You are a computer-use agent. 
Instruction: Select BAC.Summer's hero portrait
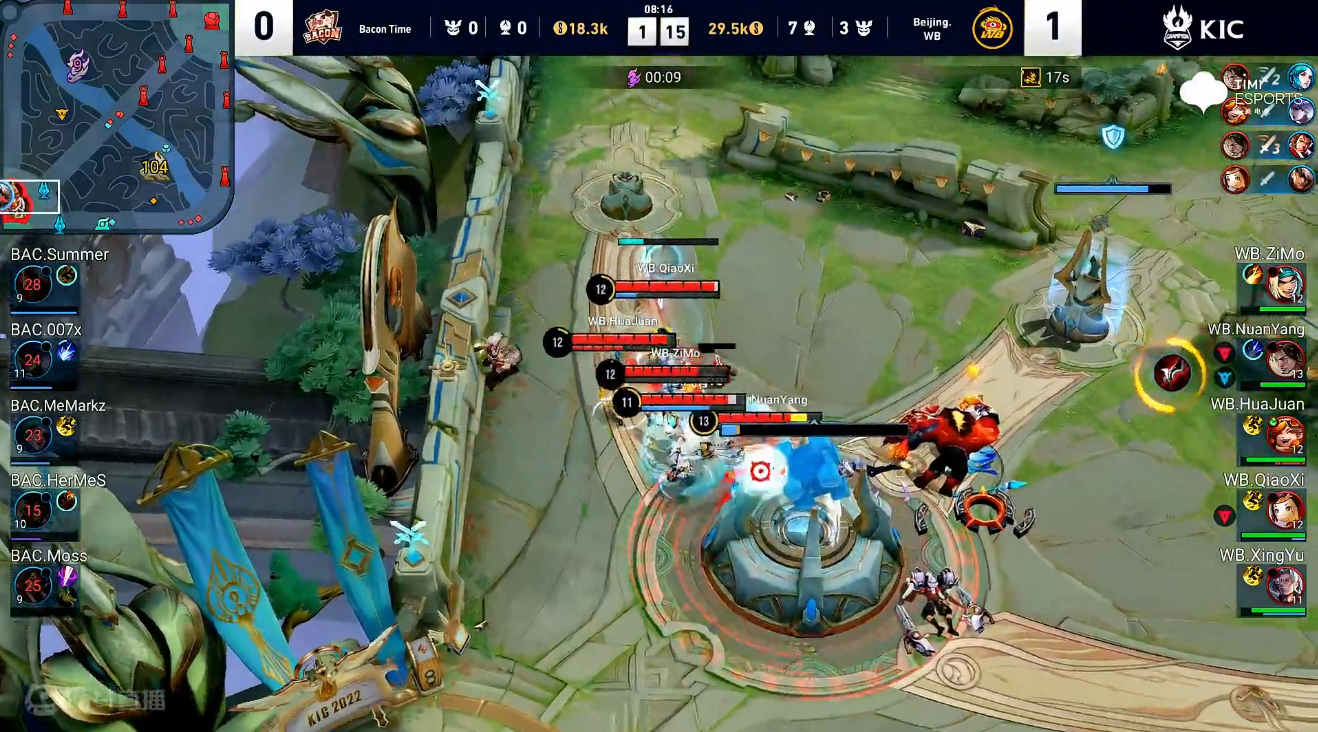32,285
